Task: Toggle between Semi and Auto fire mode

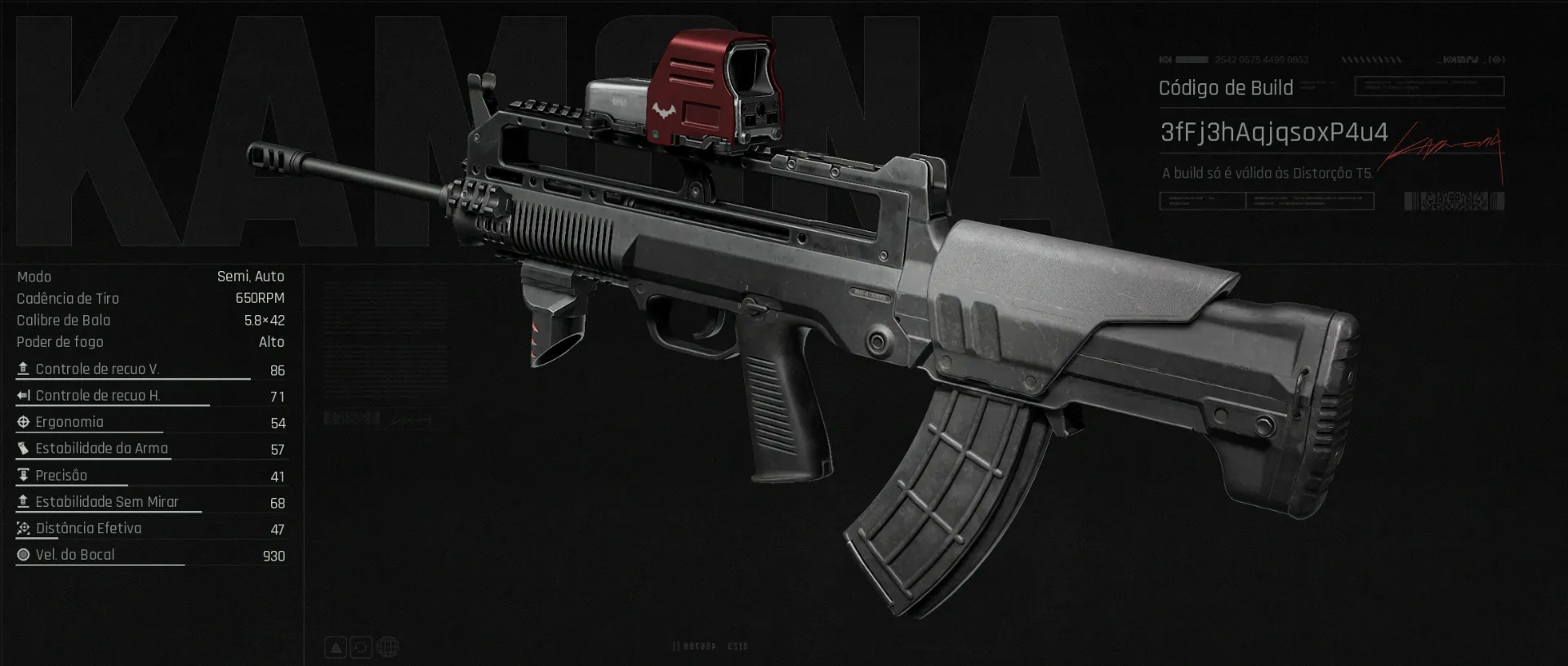Action: pyautogui.click(x=250, y=277)
